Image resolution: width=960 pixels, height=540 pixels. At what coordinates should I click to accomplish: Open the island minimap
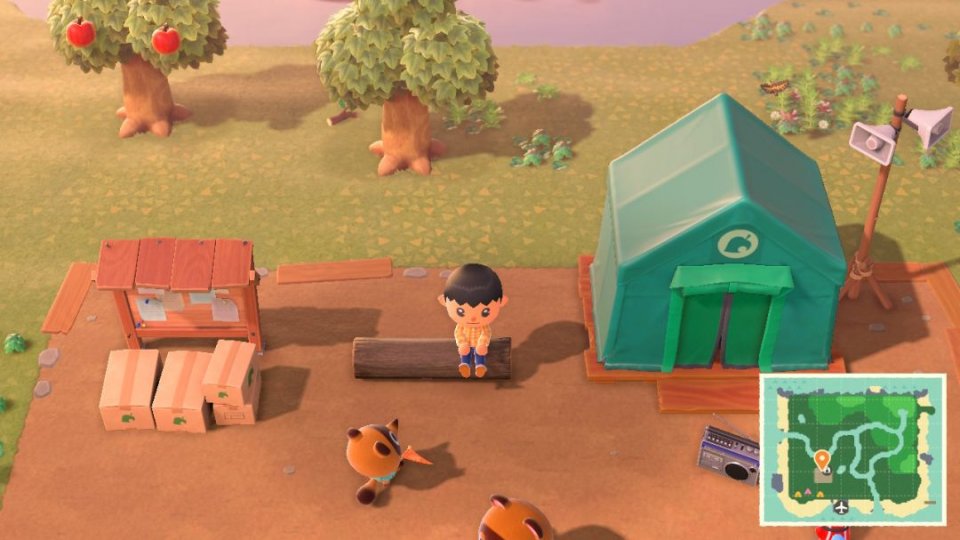click(852, 448)
